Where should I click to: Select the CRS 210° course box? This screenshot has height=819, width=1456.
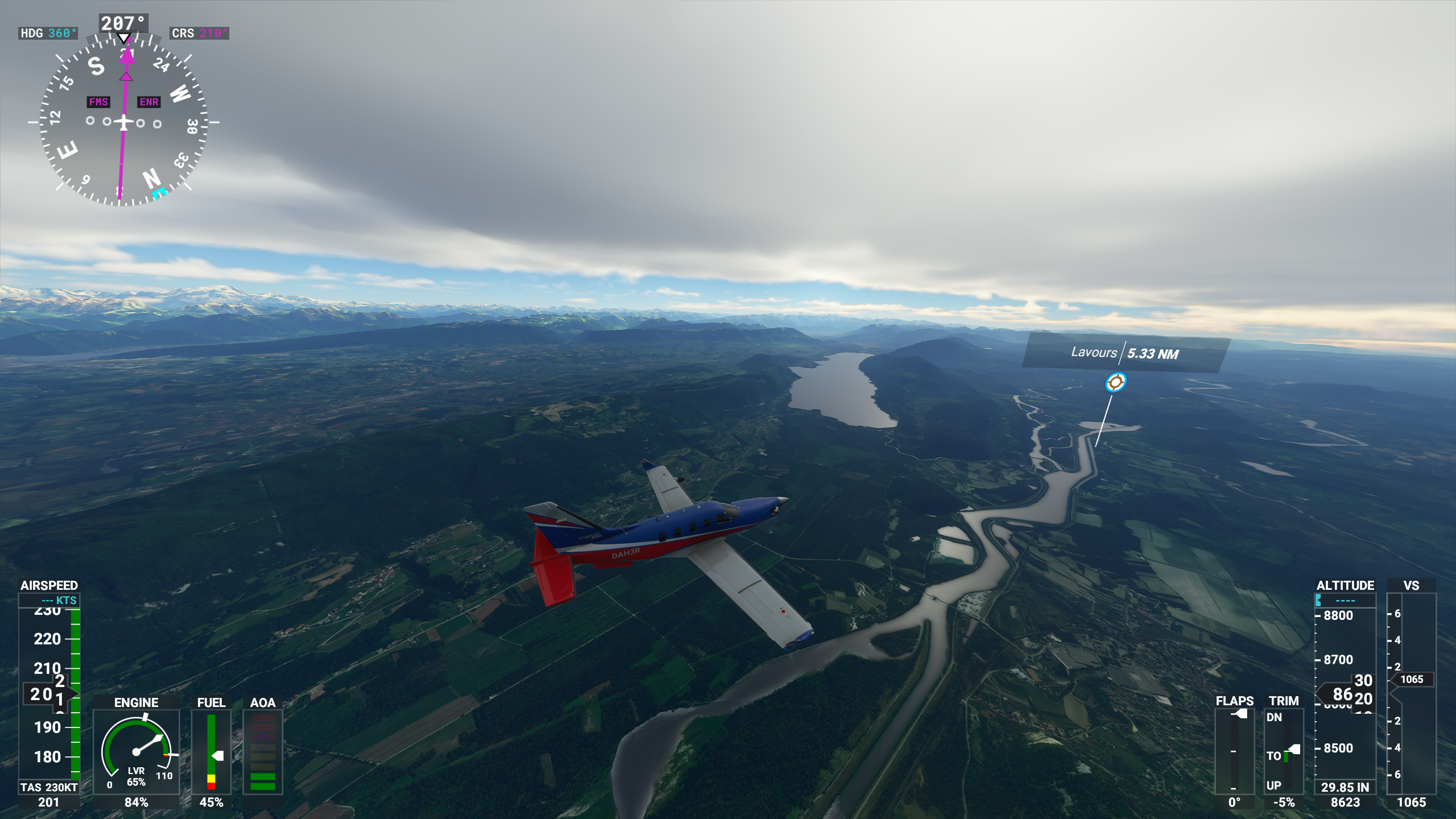(x=199, y=33)
